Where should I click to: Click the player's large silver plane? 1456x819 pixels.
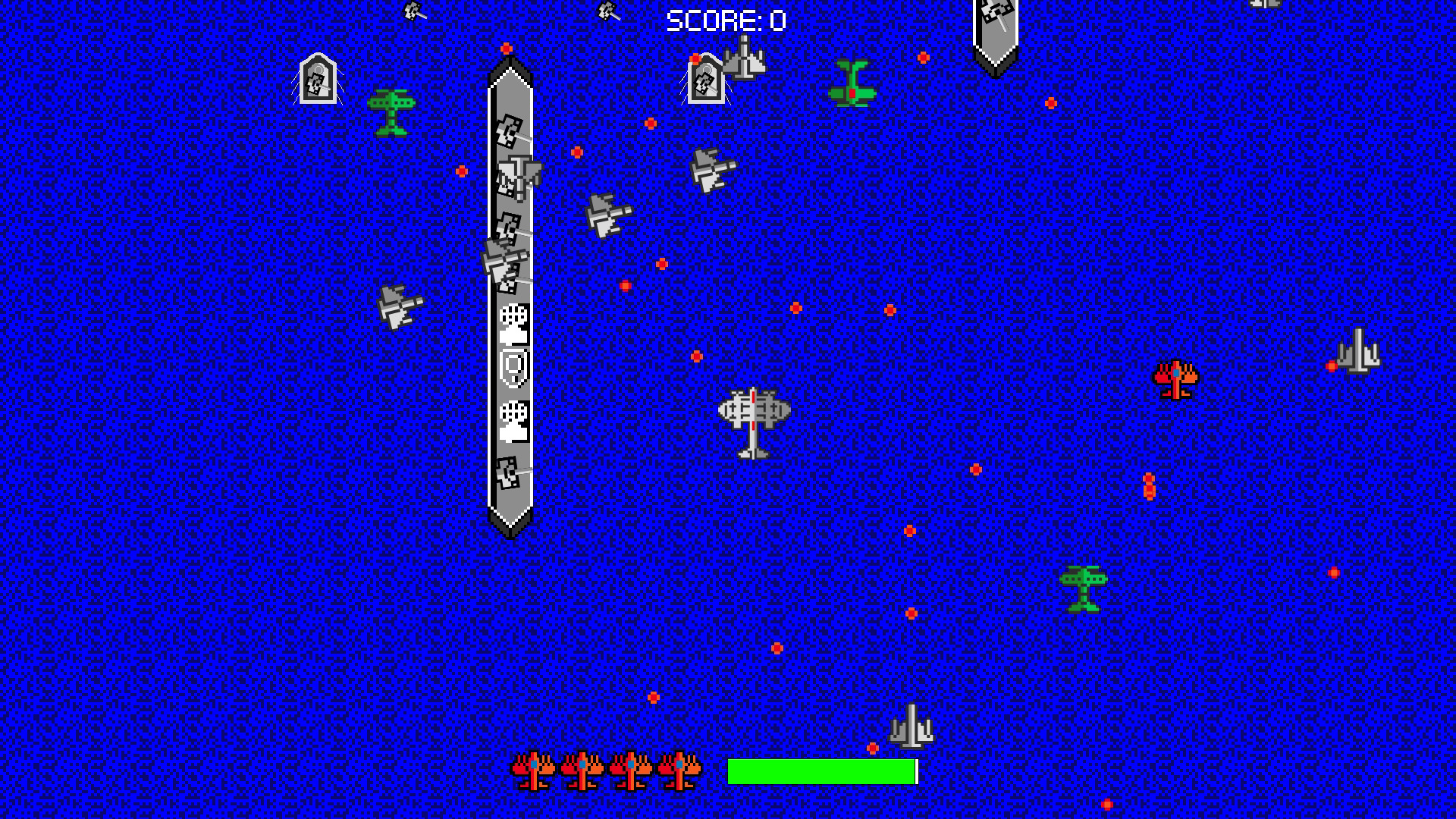point(752,423)
